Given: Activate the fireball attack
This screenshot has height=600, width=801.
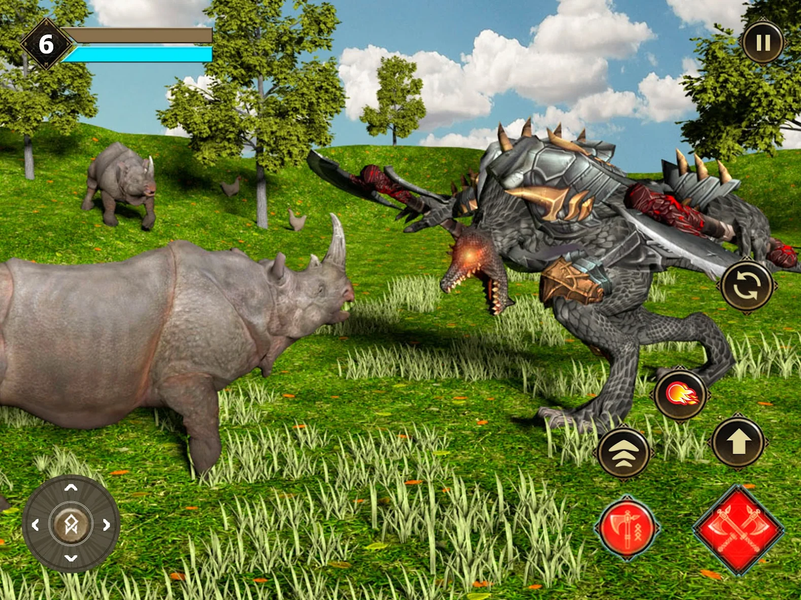Looking at the screenshot, I should 681,394.
